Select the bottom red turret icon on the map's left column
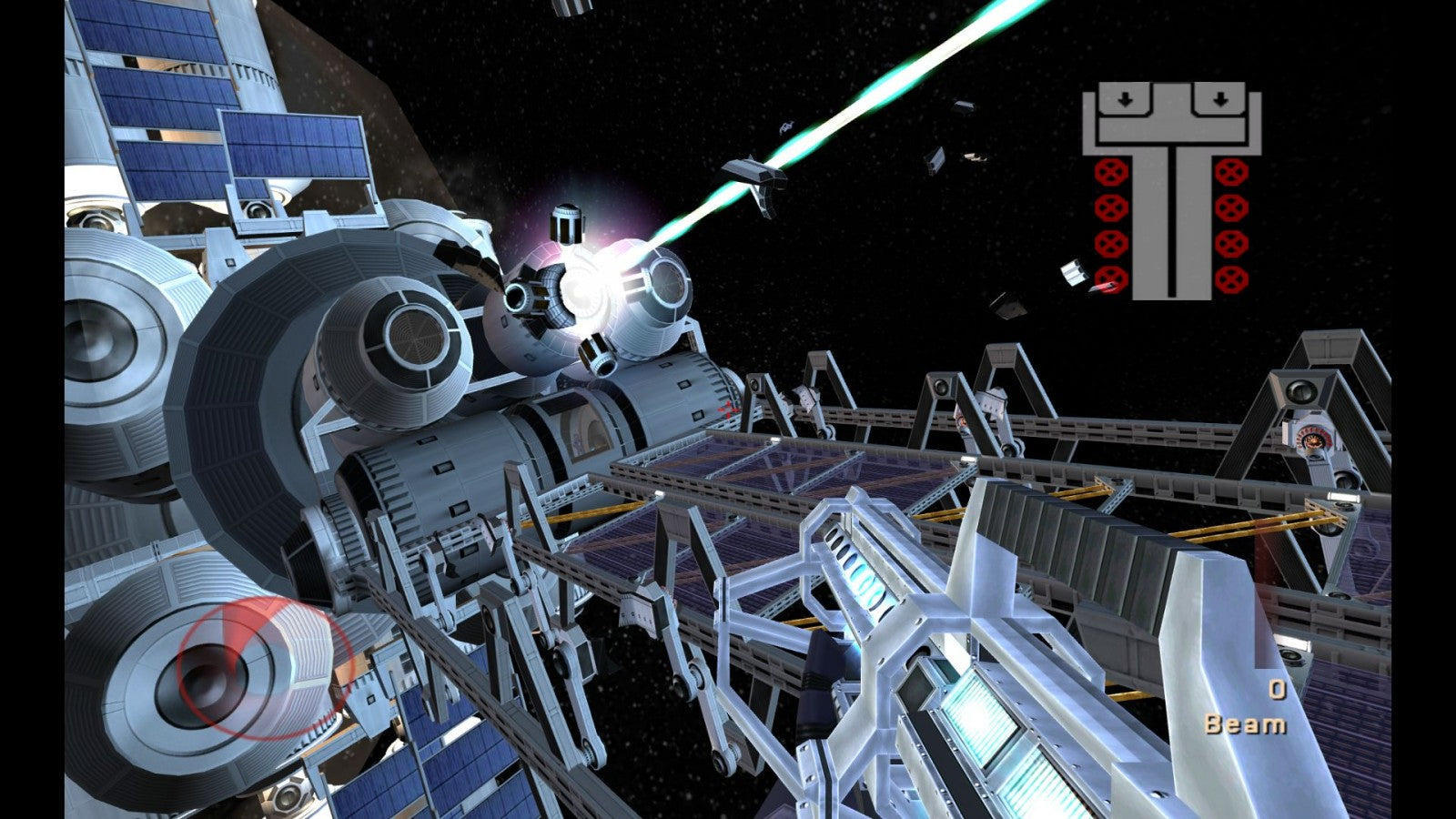The image size is (1456, 819). (x=1110, y=278)
